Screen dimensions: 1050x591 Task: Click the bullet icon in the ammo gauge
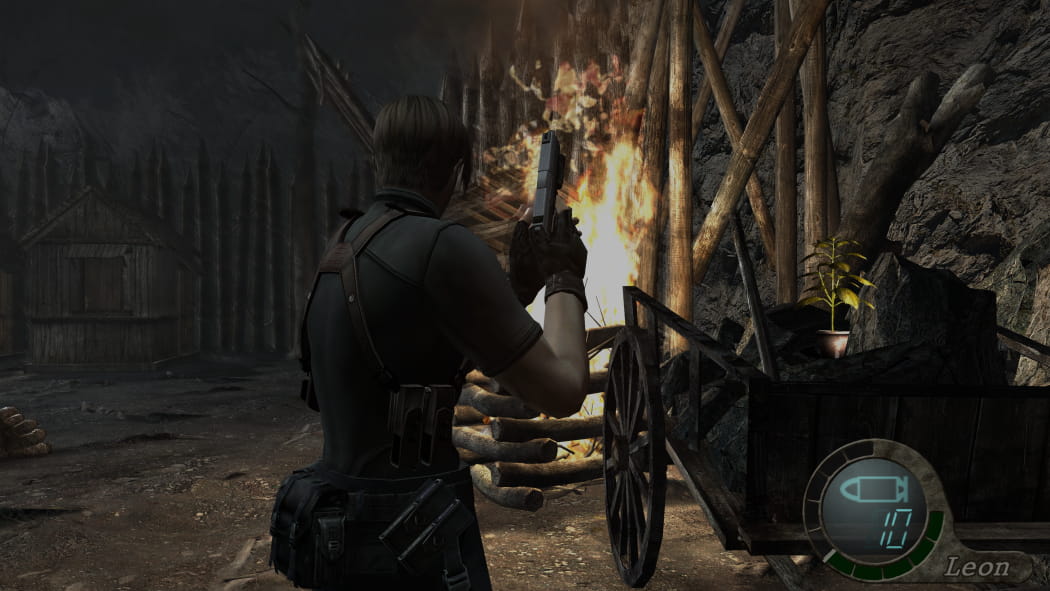tap(869, 491)
